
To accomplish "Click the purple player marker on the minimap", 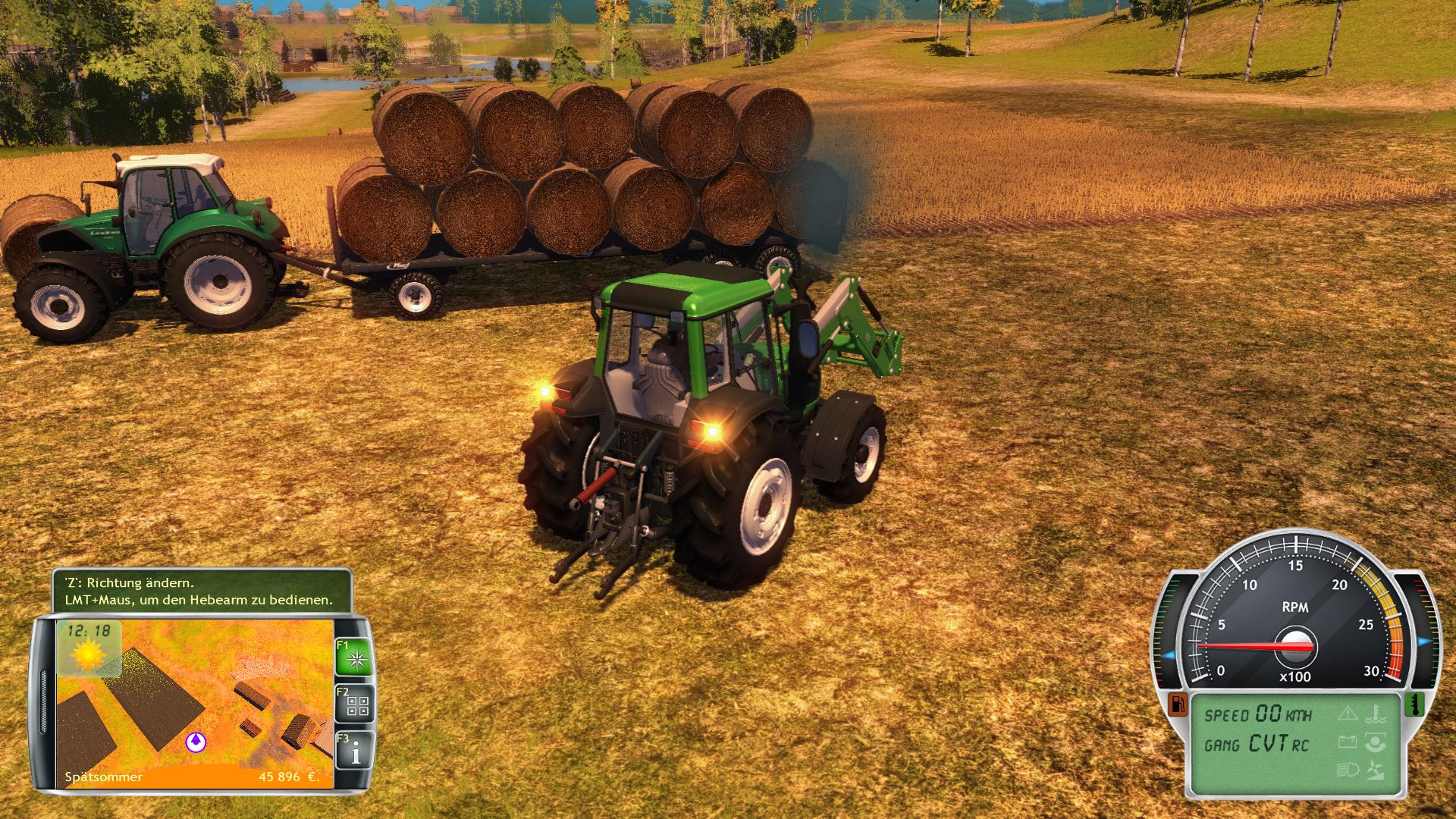I will [196, 741].
